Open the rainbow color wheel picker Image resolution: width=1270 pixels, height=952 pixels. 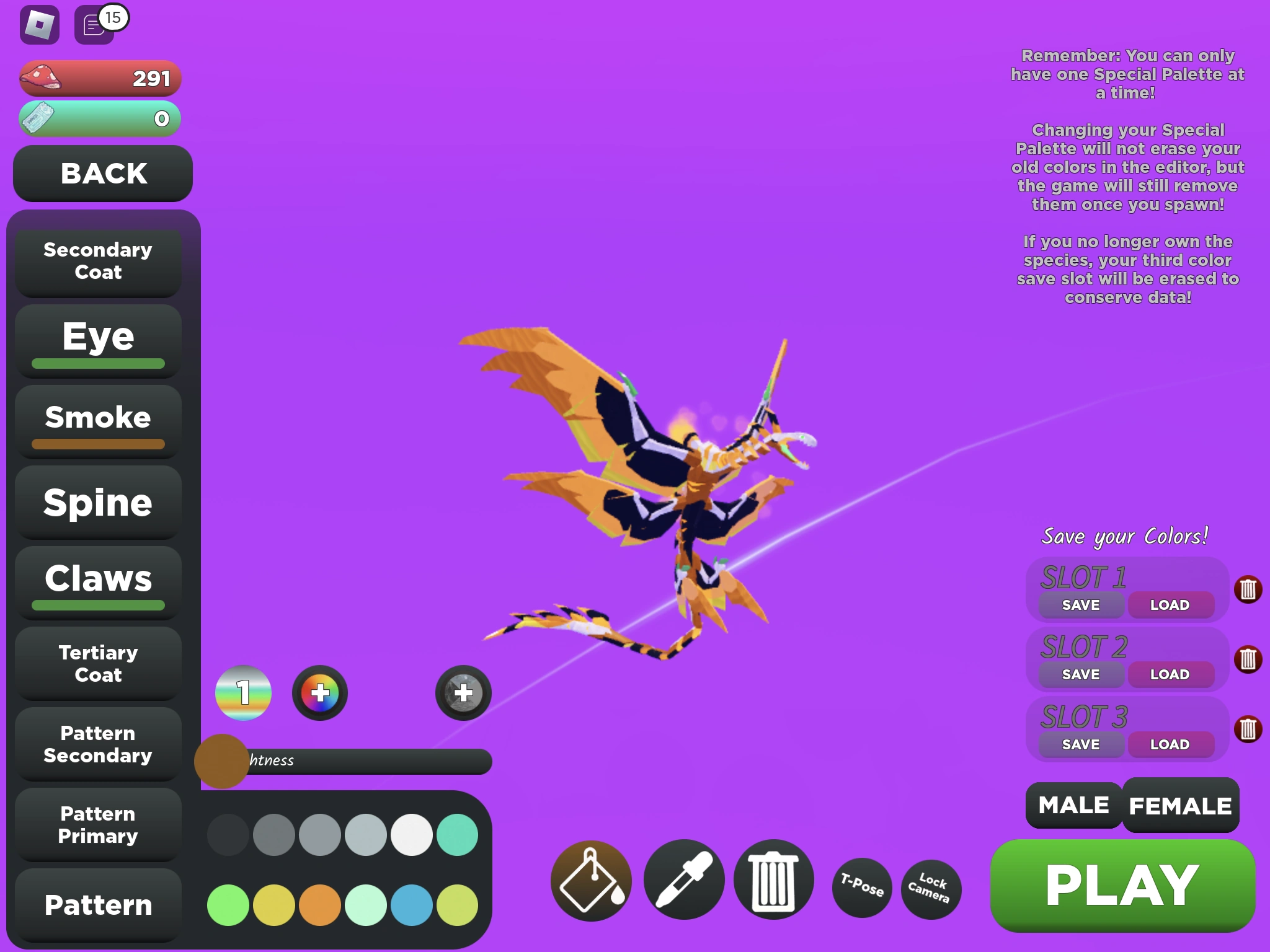tap(319, 693)
